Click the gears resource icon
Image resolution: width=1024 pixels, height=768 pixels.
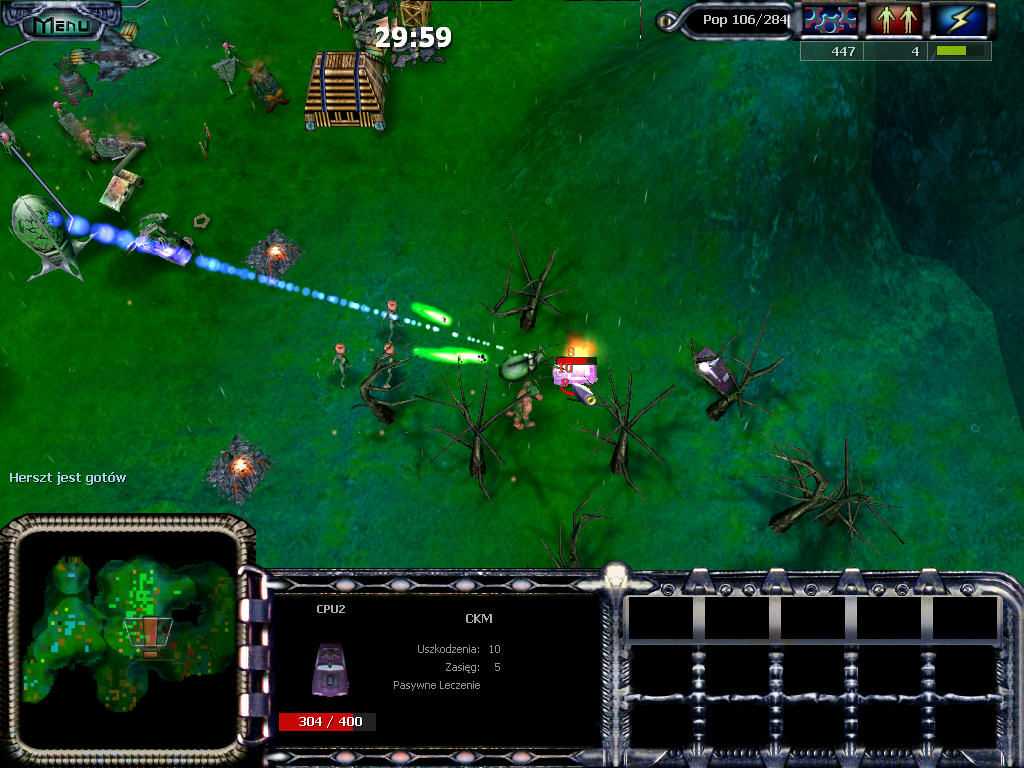pyautogui.click(x=832, y=20)
